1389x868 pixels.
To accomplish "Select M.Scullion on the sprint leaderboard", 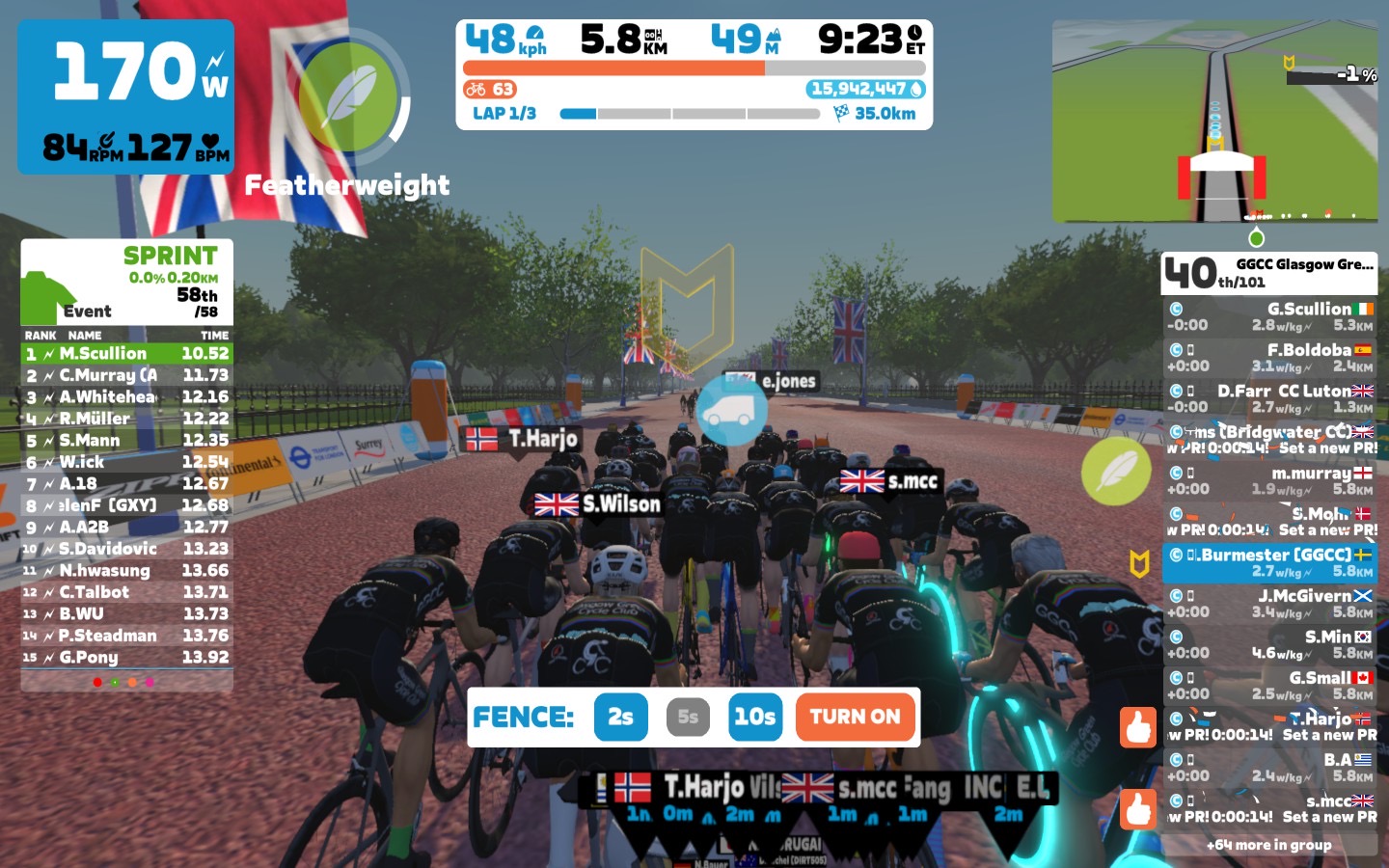I will [126, 354].
